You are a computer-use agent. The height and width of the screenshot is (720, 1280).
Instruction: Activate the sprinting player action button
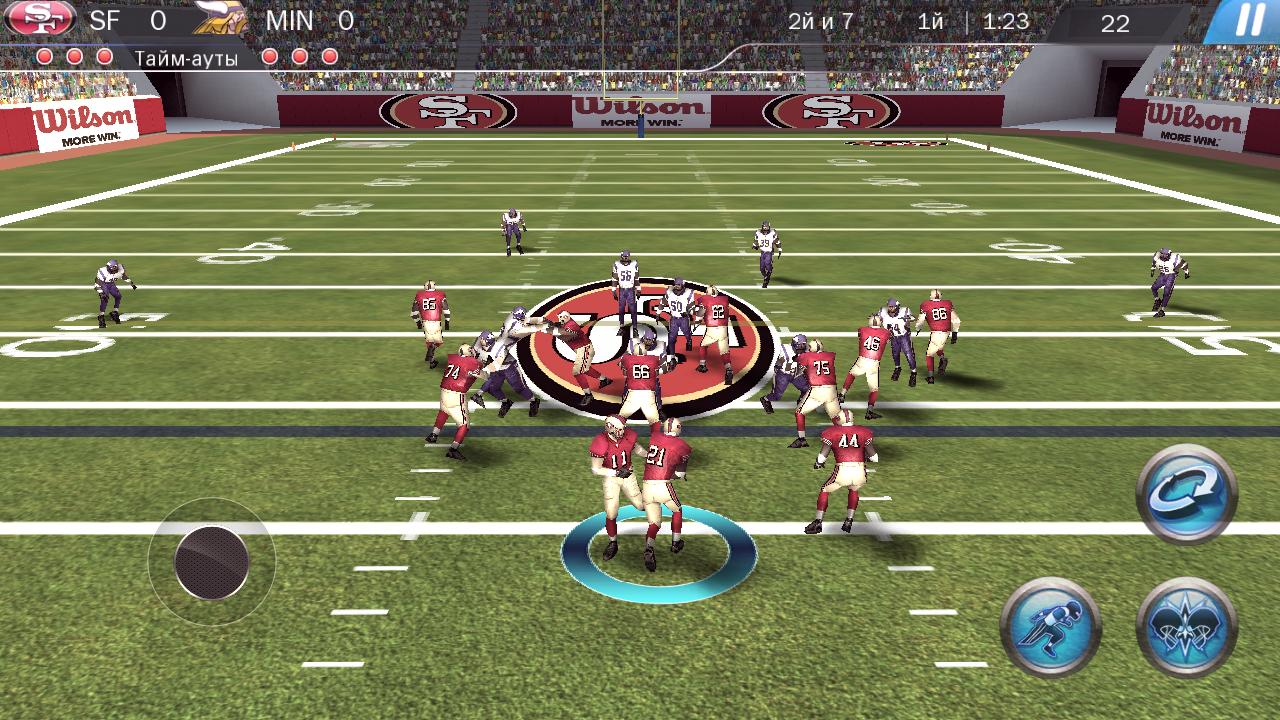pyautogui.click(x=1051, y=627)
